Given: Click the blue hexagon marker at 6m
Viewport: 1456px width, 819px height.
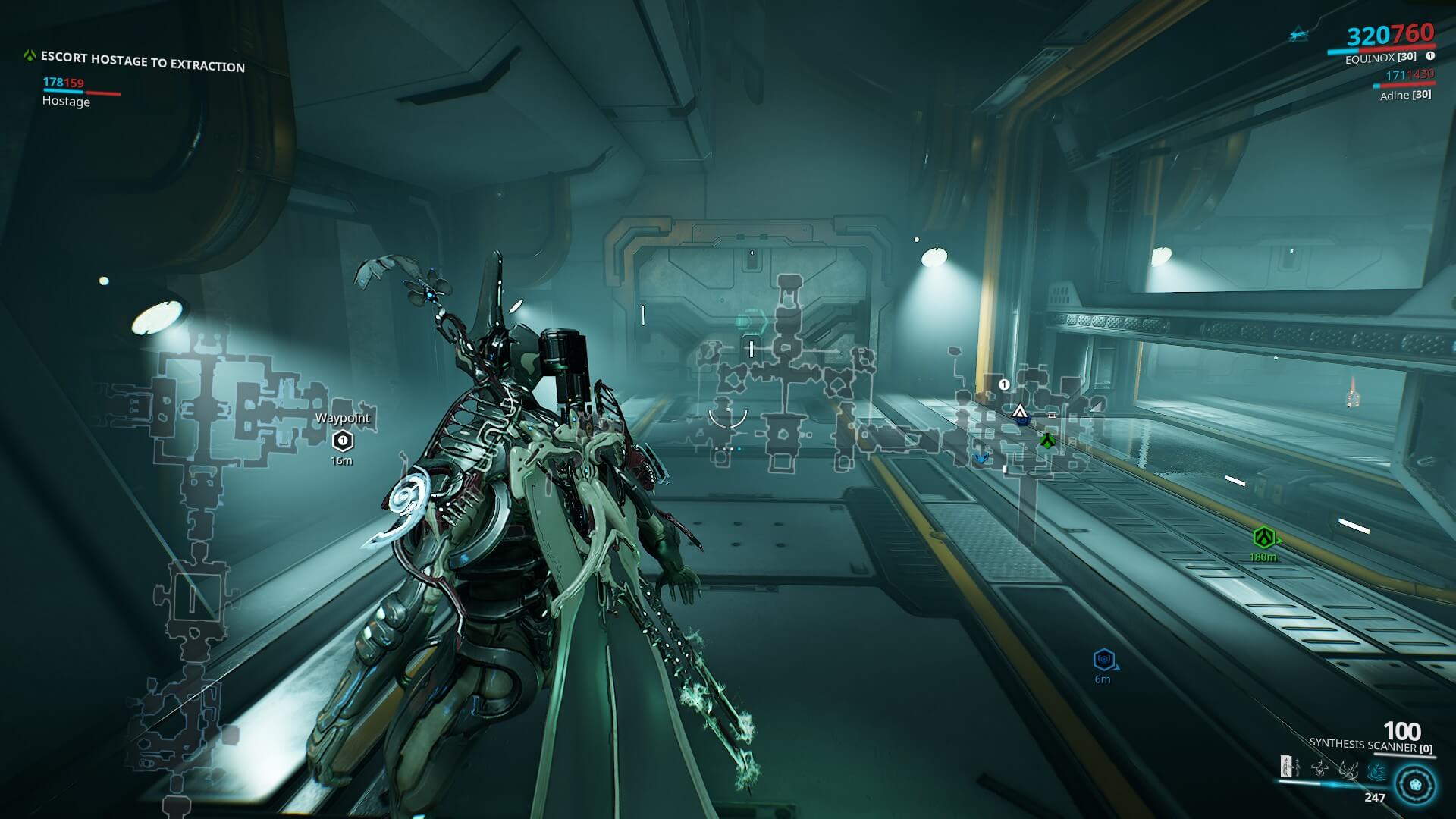Looking at the screenshot, I should click(x=1104, y=660).
